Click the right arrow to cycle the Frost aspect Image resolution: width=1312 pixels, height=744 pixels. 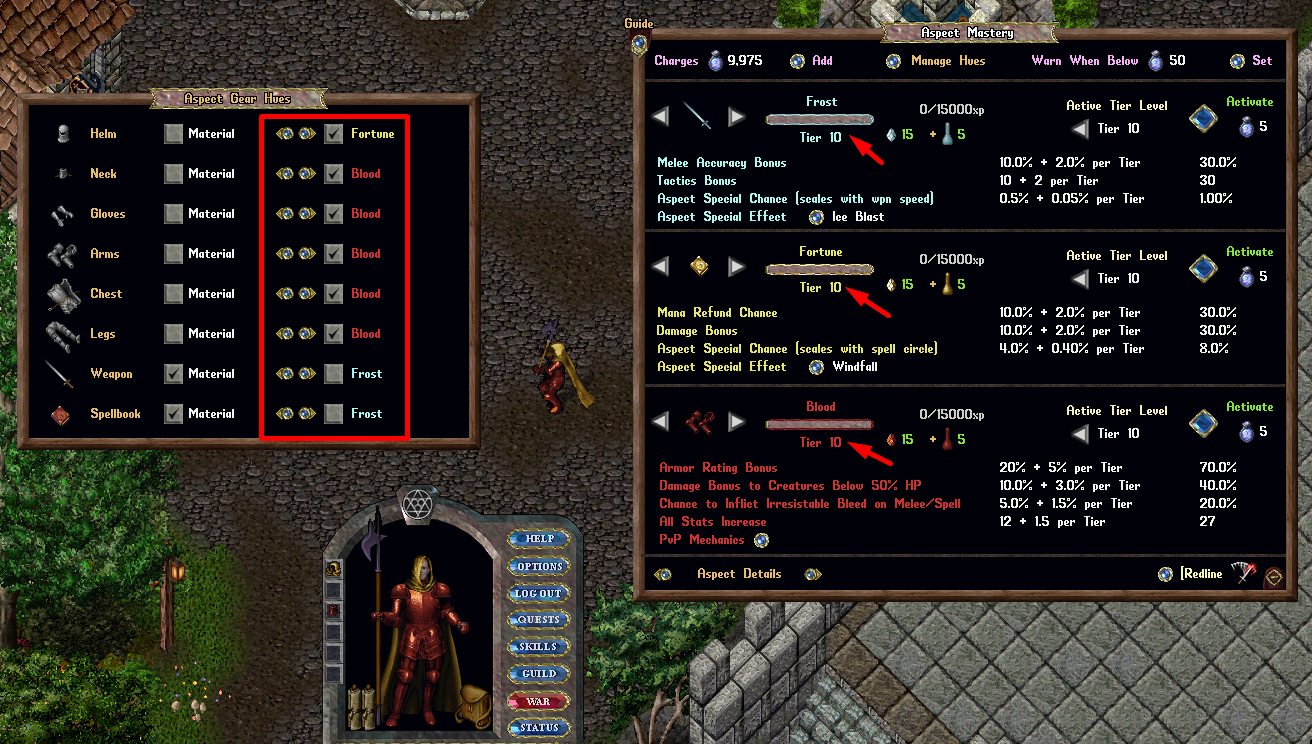pos(737,114)
